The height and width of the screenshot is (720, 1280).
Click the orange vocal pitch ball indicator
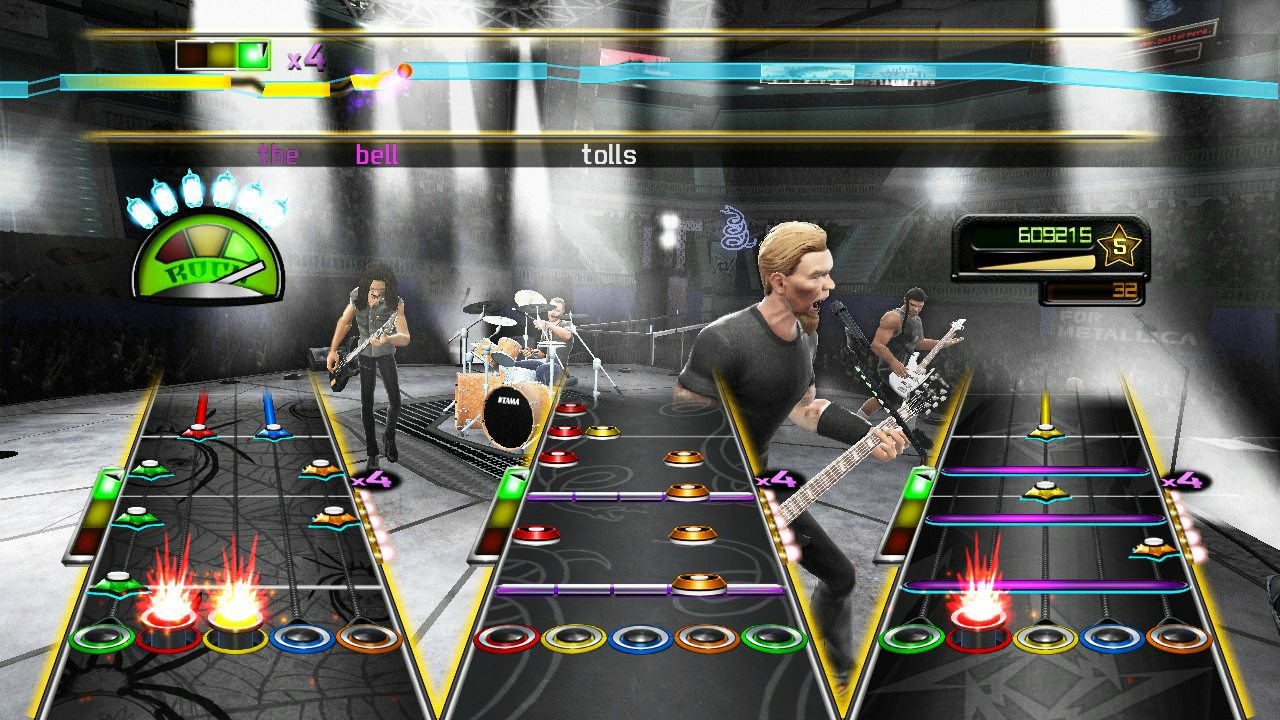pyautogui.click(x=404, y=70)
